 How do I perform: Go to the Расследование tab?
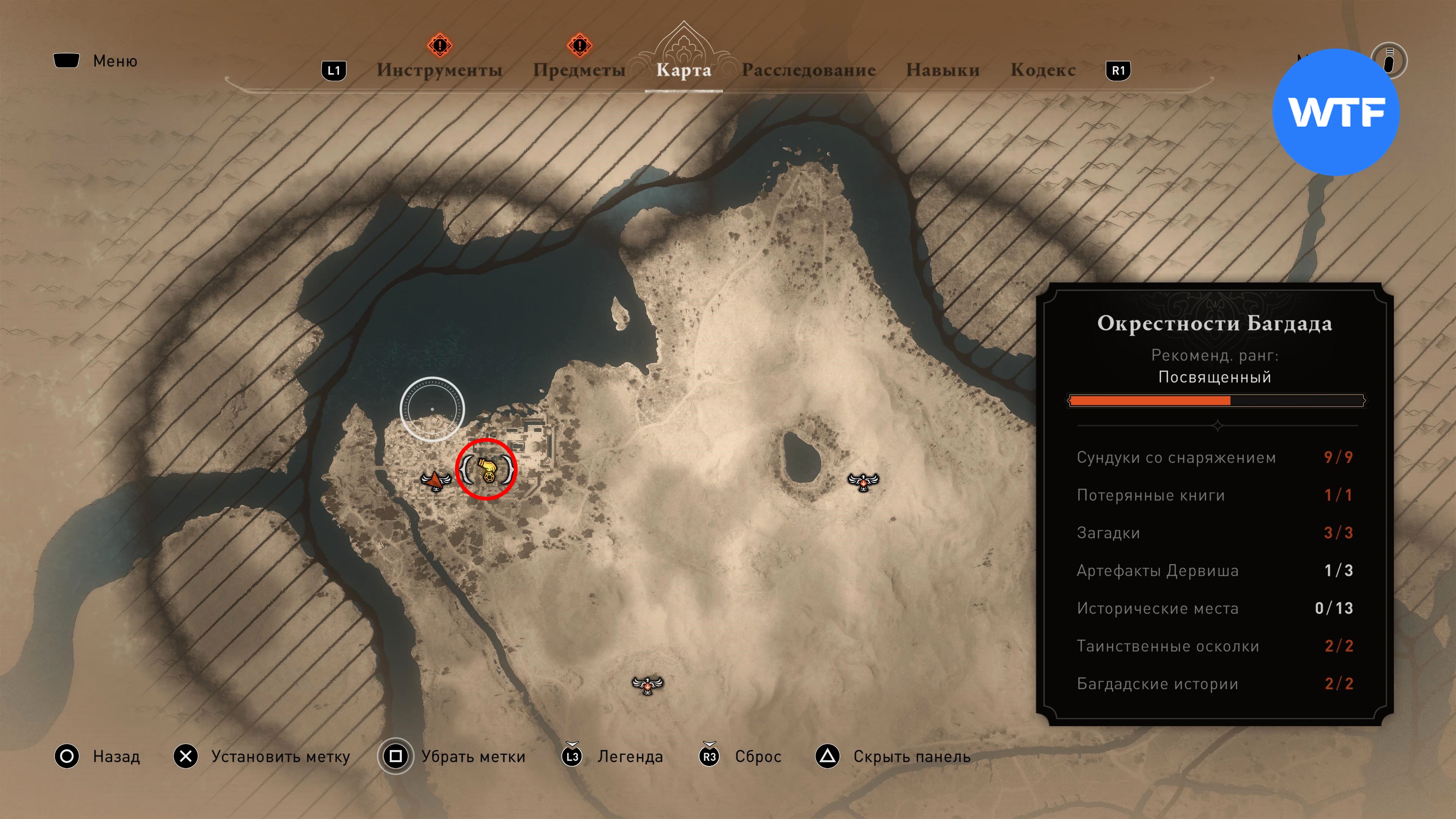pyautogui.click(x=808, y=70)
